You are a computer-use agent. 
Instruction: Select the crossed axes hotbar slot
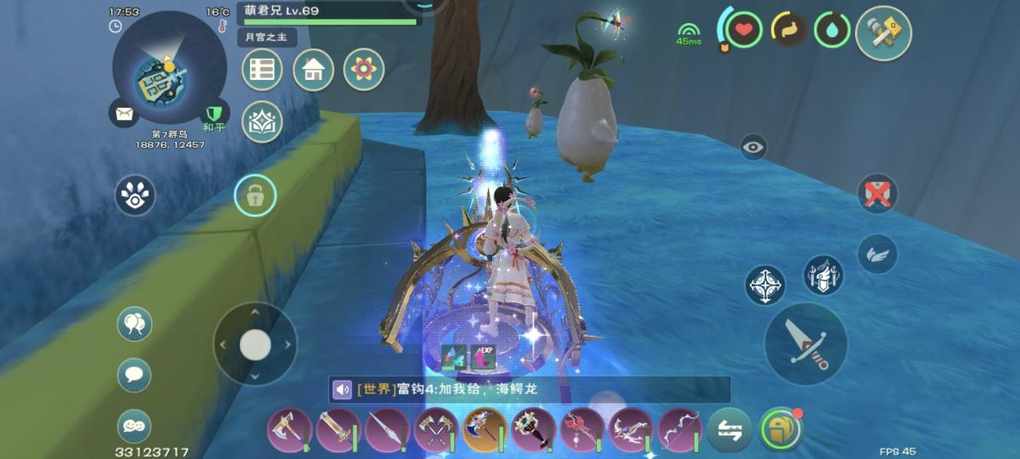coord(435,430)
